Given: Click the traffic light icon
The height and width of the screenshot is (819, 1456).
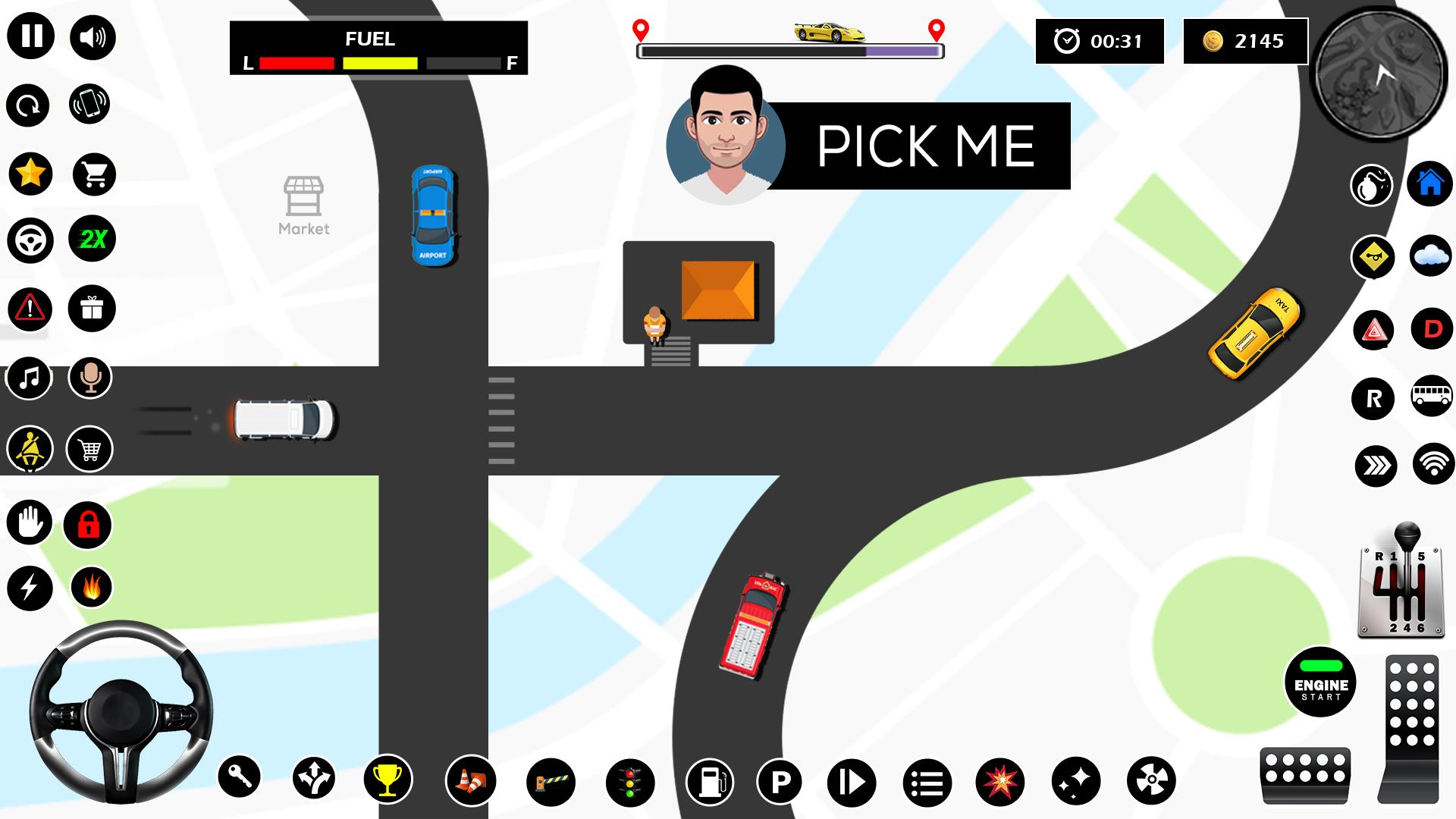Looking at the screenshot, I should [x=629, y=781].
